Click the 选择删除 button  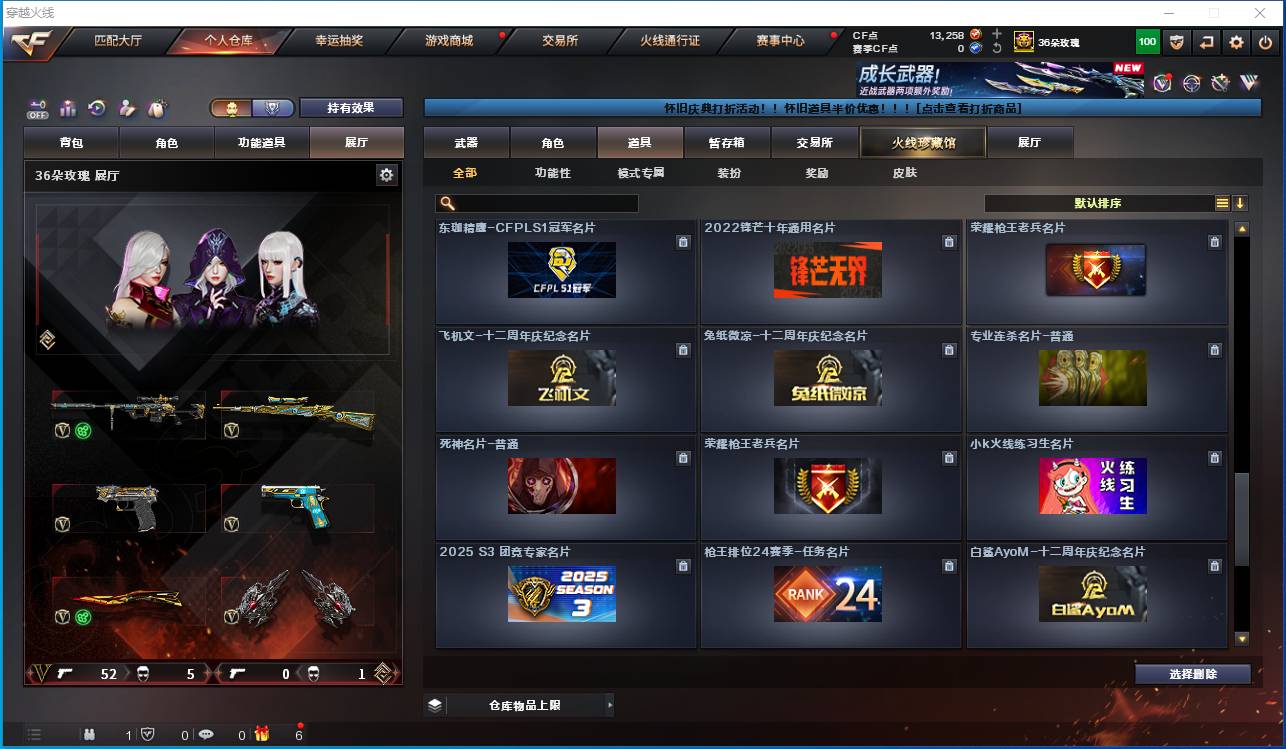point(1192,674)
